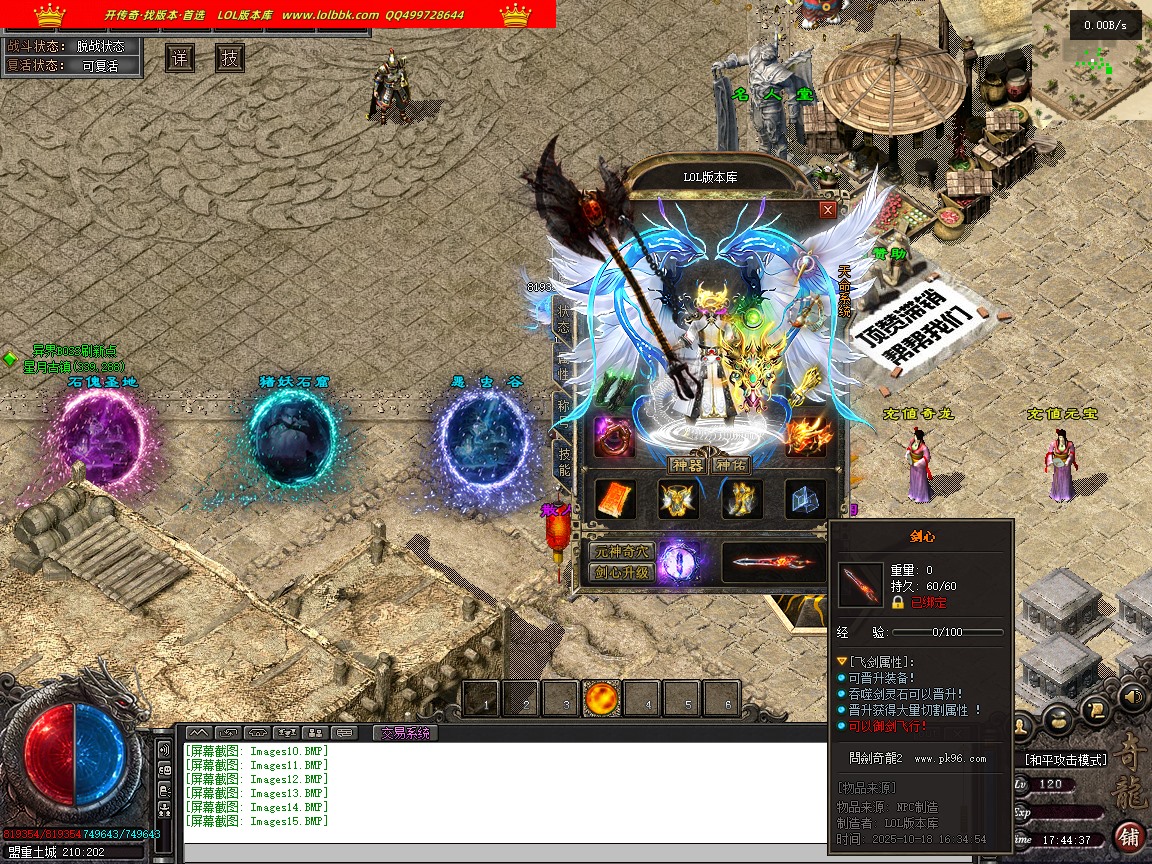Open the 神佑 blessing page

(x=730, y=465)
